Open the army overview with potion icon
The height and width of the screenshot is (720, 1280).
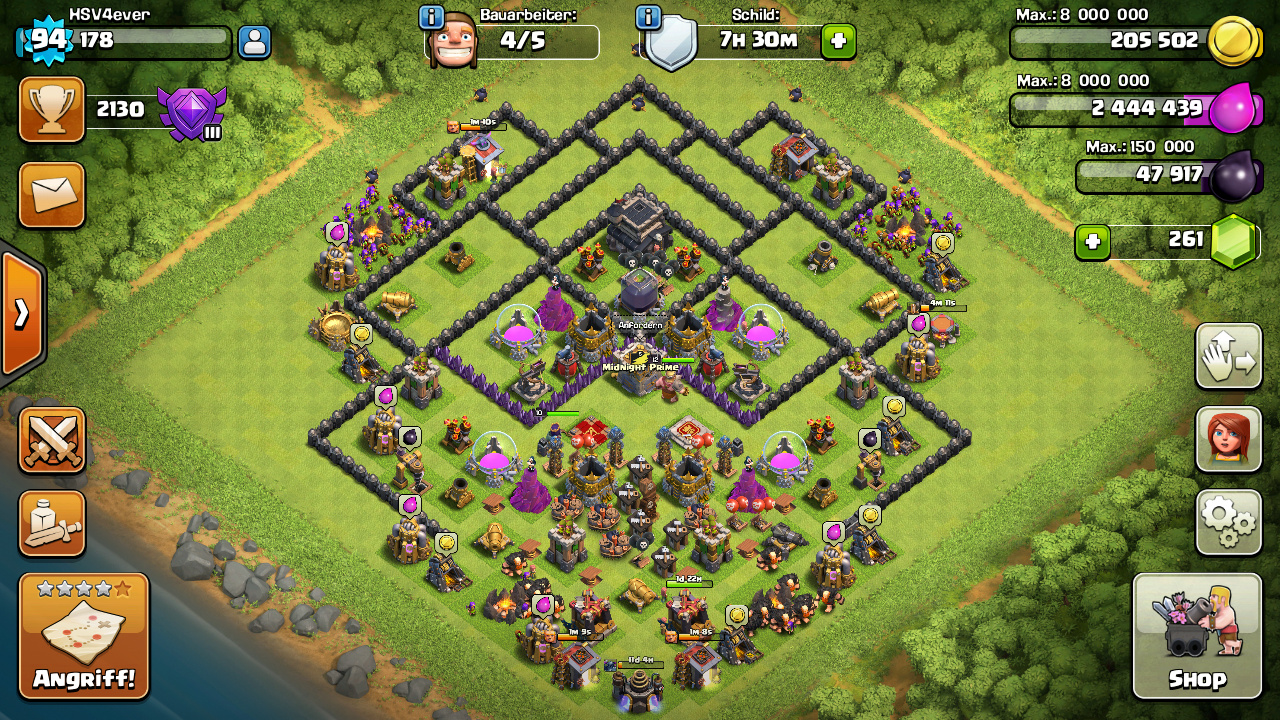(x=51, y=523)
